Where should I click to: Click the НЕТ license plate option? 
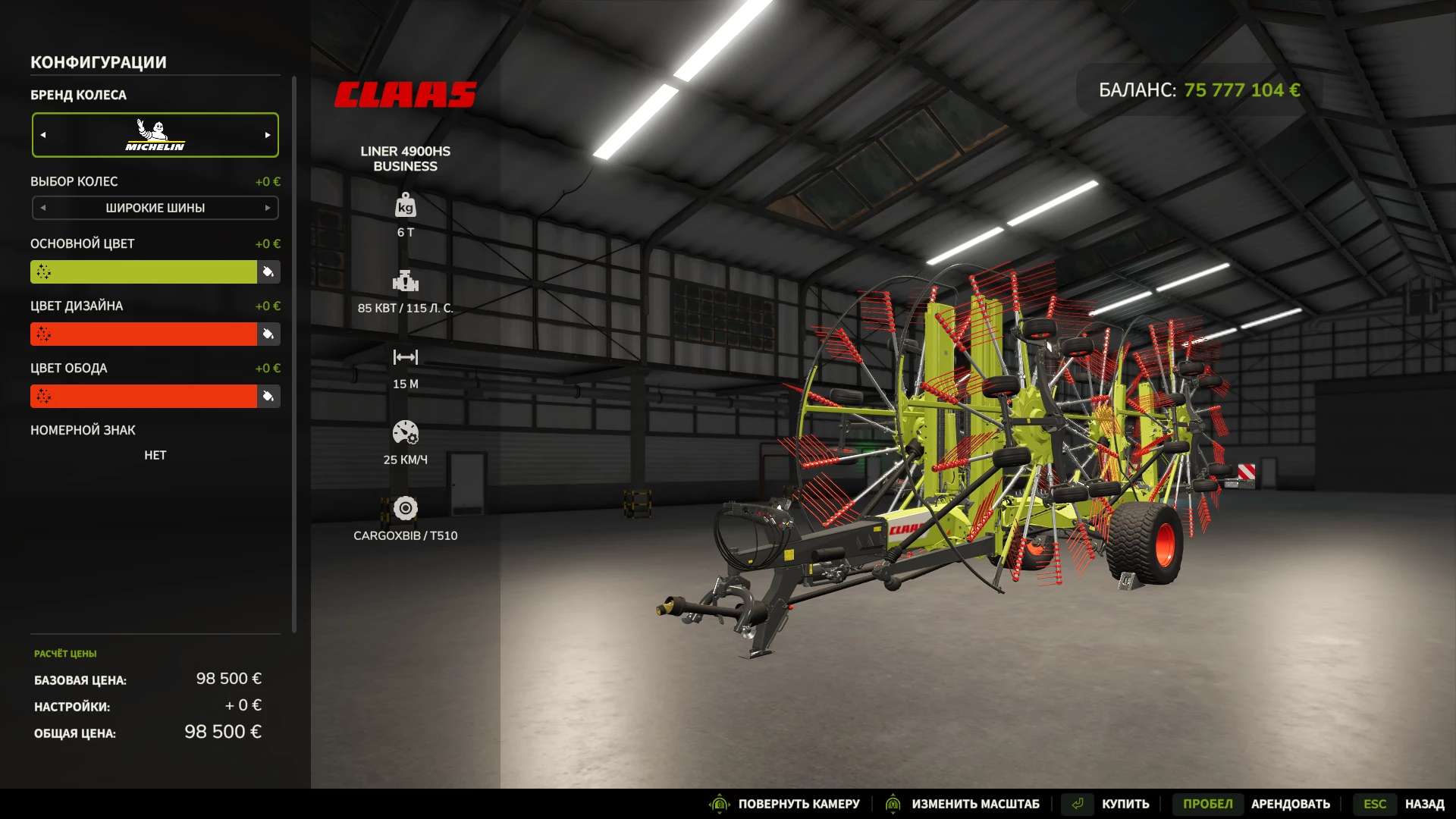pyautogui.click(x=155, y=455)
